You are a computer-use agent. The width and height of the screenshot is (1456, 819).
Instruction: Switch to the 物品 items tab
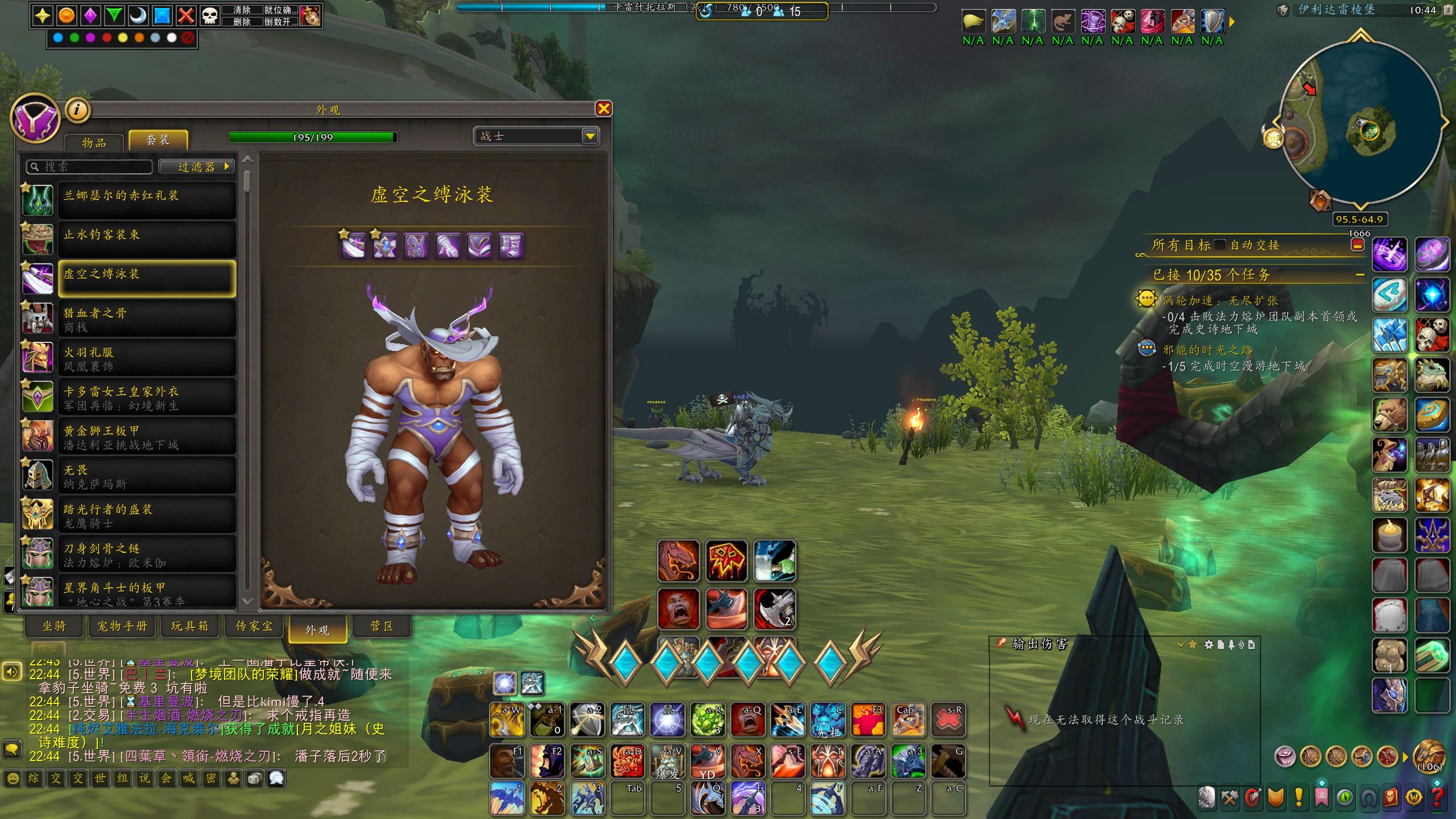pos(94,142)
